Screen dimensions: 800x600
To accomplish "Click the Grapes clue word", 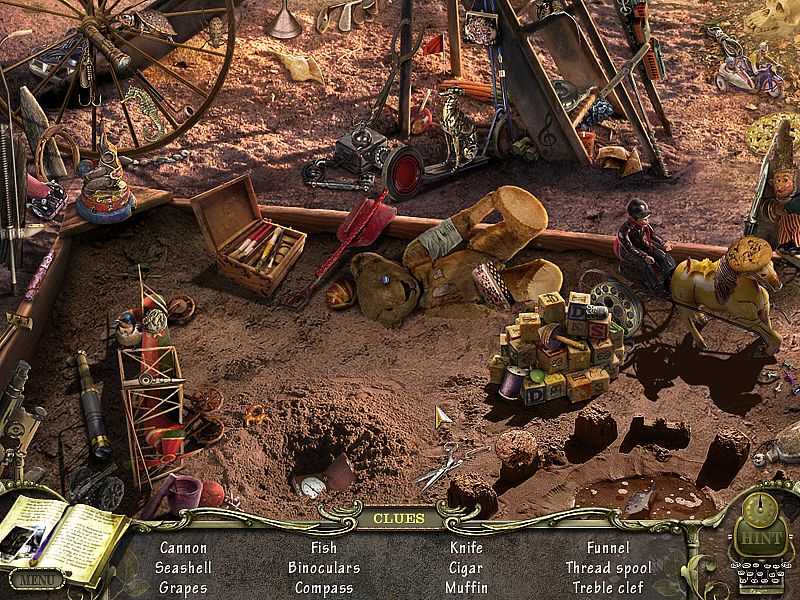I will 183,588.
